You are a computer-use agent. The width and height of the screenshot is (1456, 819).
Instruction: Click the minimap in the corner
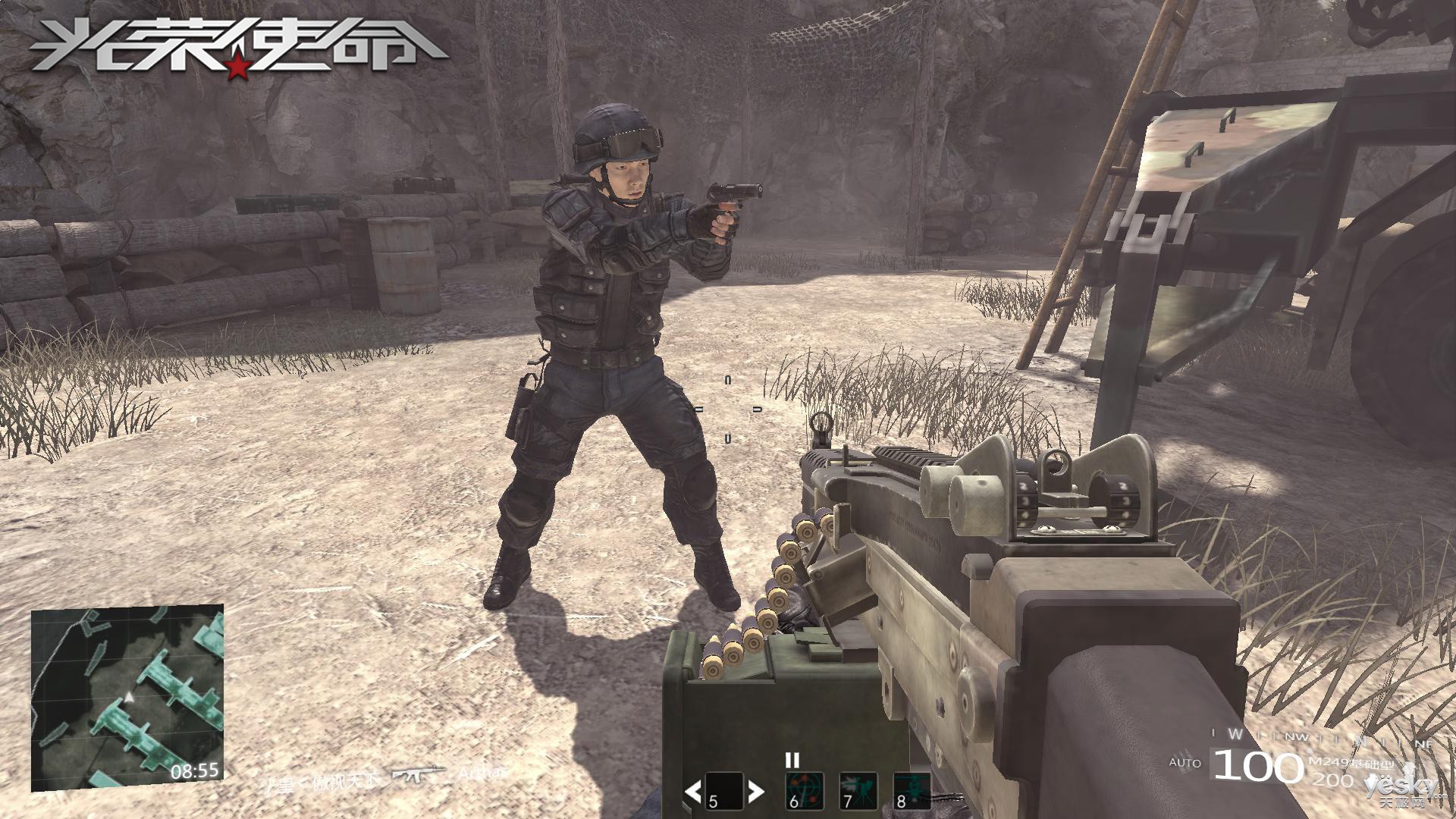click(127, 698)
